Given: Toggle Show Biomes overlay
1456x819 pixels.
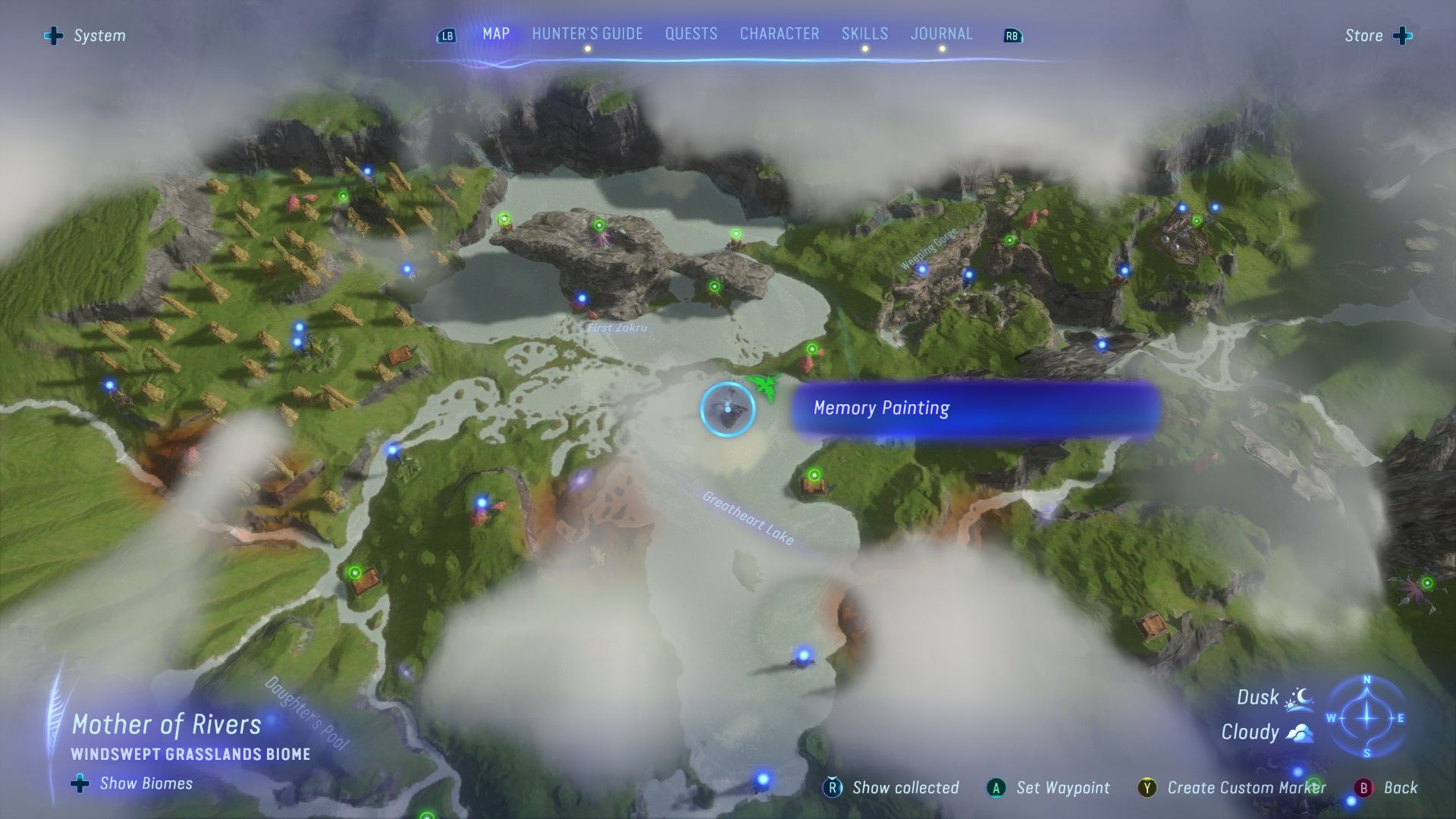Looking at the screenshot, I should [x=79, y=783].
